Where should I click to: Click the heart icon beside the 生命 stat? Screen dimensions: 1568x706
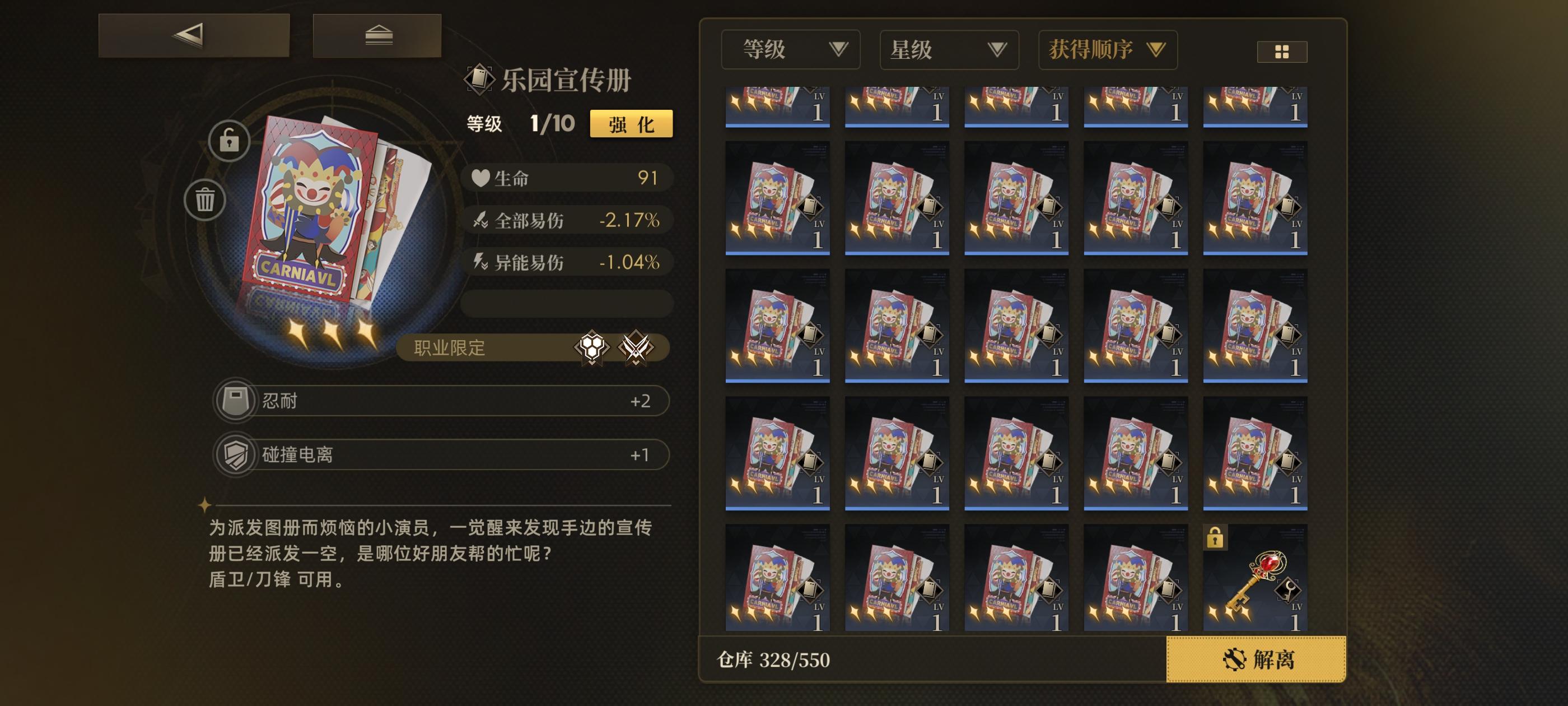480,179
